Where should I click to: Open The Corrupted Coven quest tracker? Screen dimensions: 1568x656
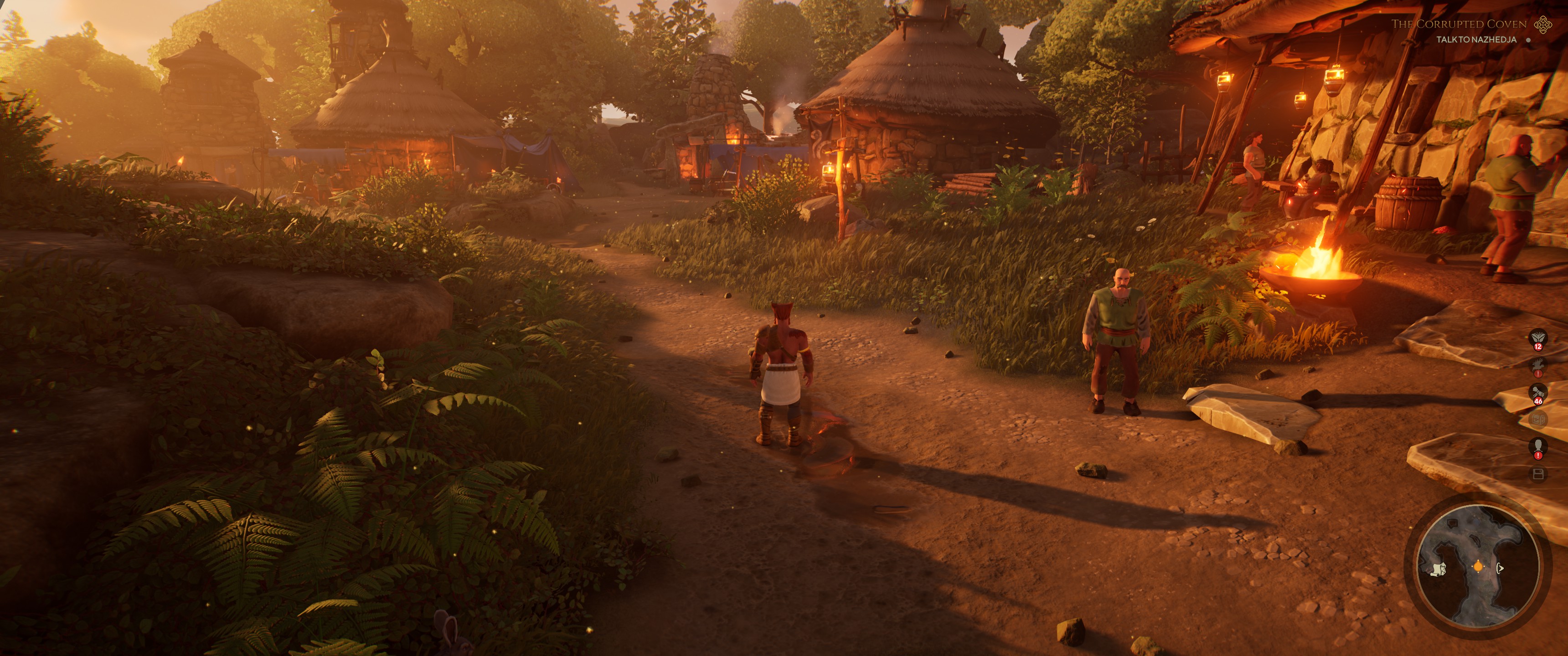click(x=1459, y=24)
